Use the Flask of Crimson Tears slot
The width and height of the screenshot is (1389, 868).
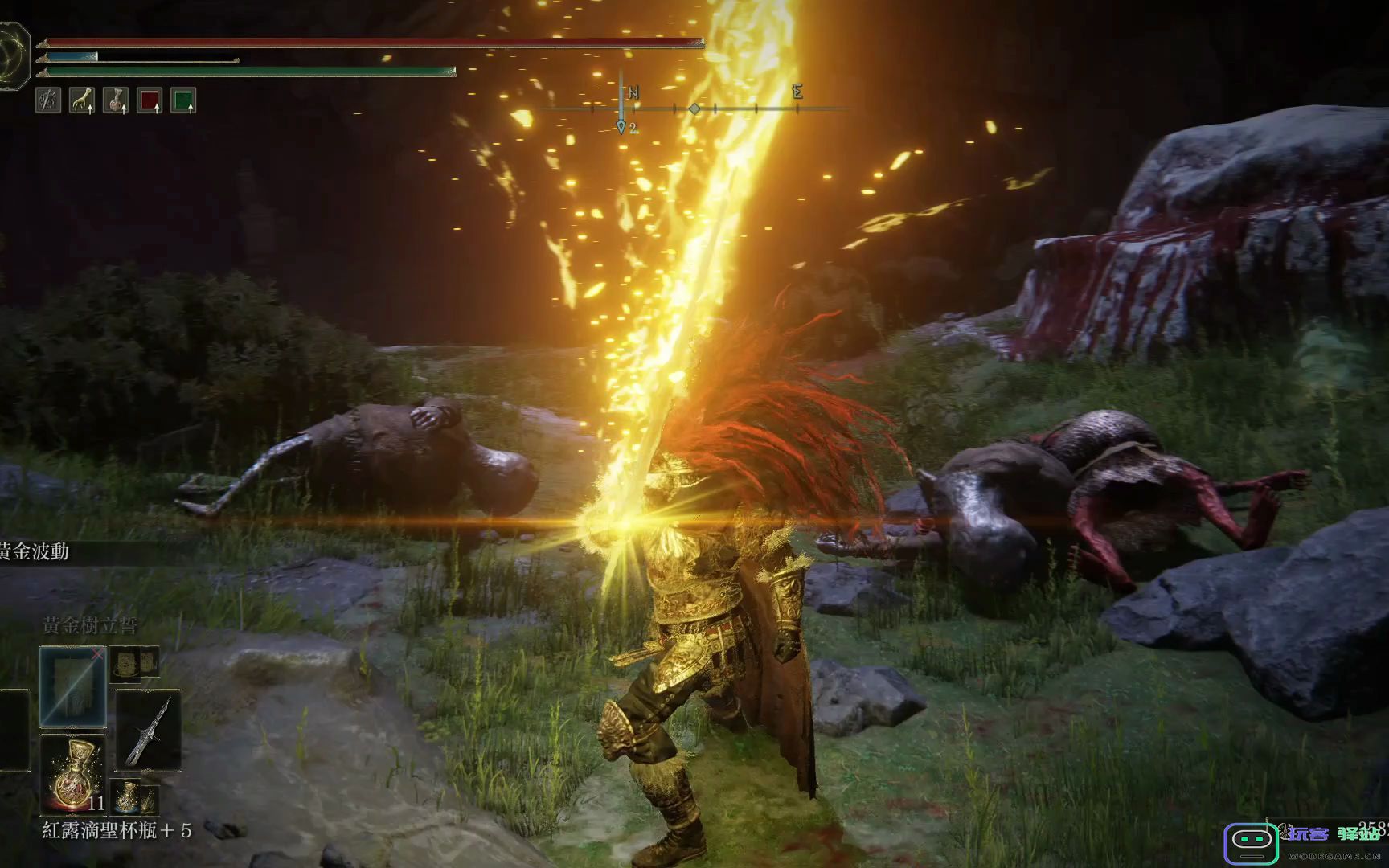72,773
